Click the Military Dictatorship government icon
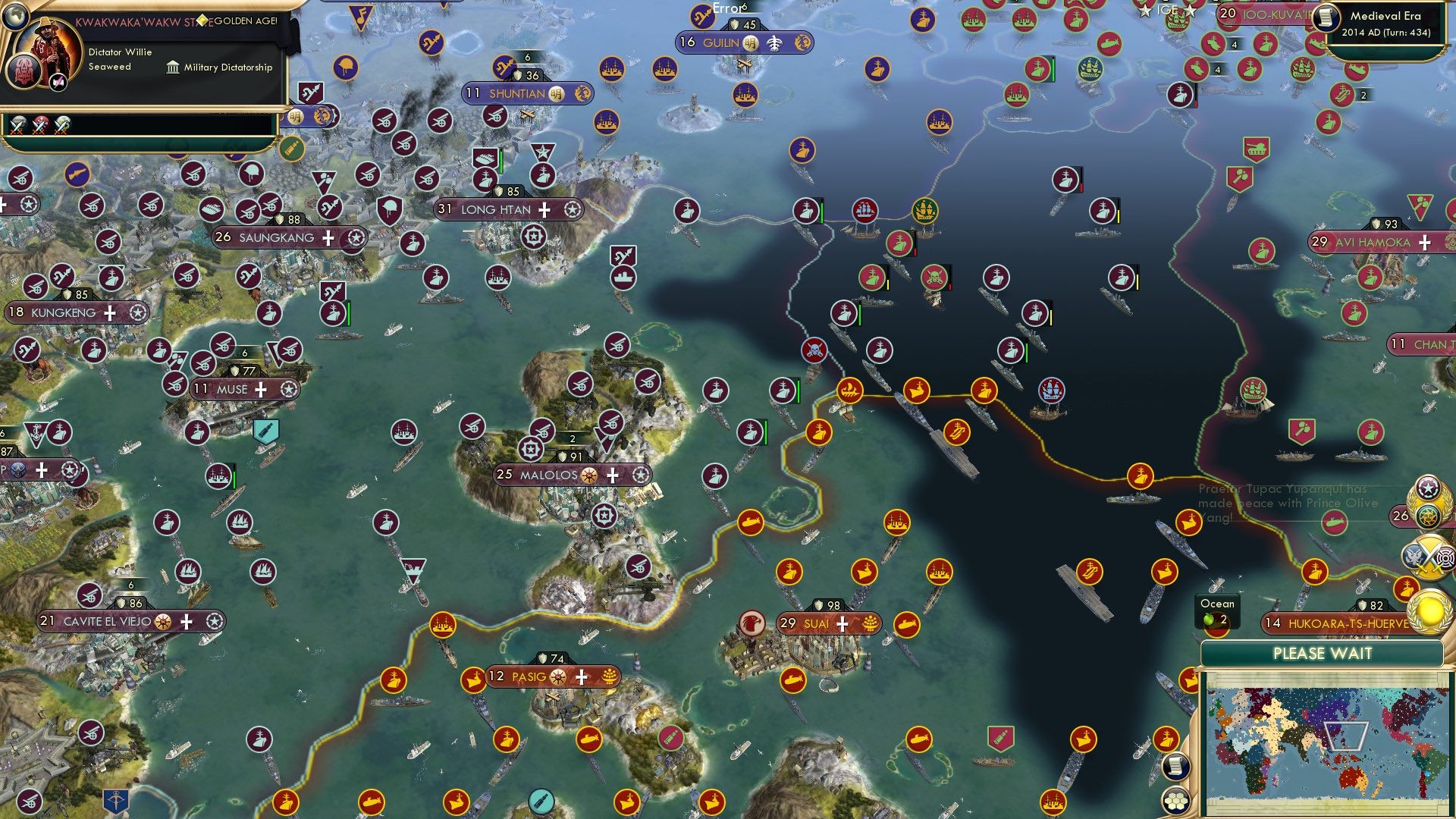Screen dimensions: 1456x819 tap(173, 67)
